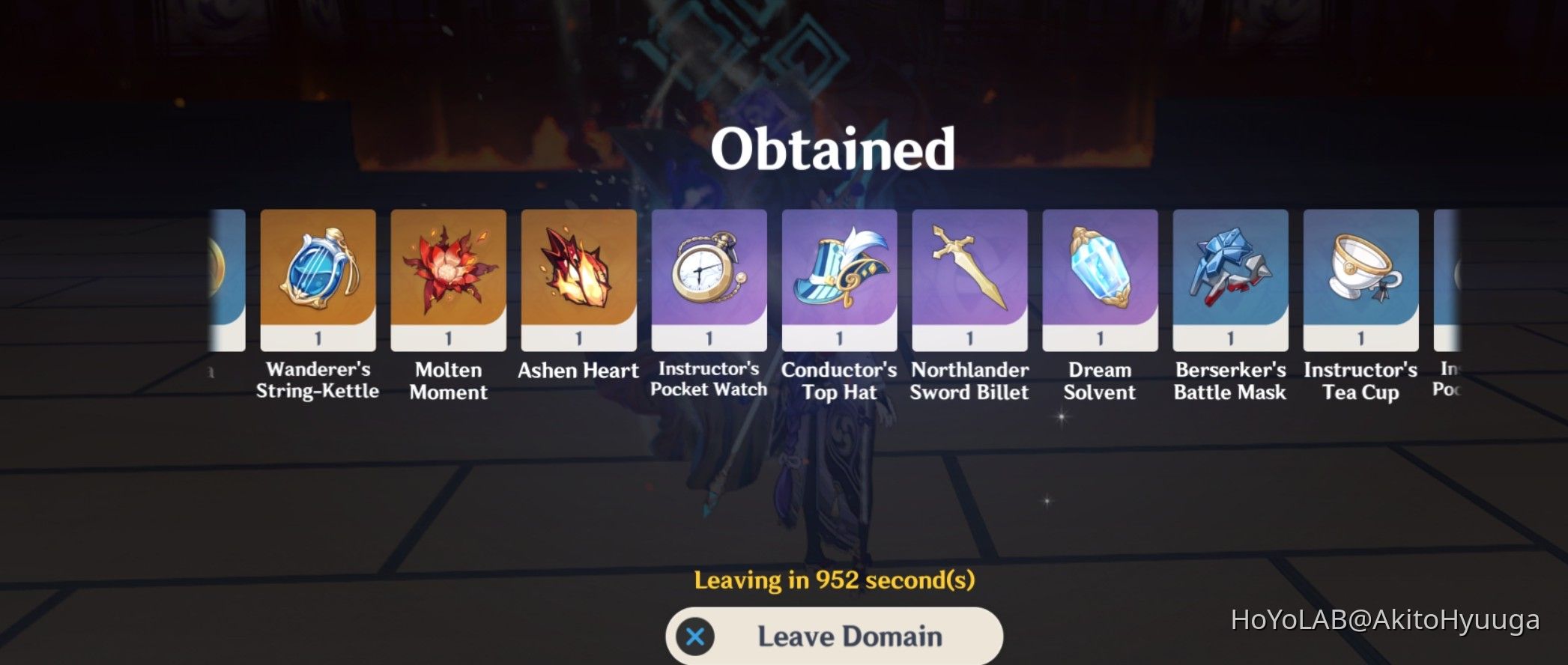Click the quantity label under Dream Solvent
The image size is (1568, 665).
(1099, 337)
